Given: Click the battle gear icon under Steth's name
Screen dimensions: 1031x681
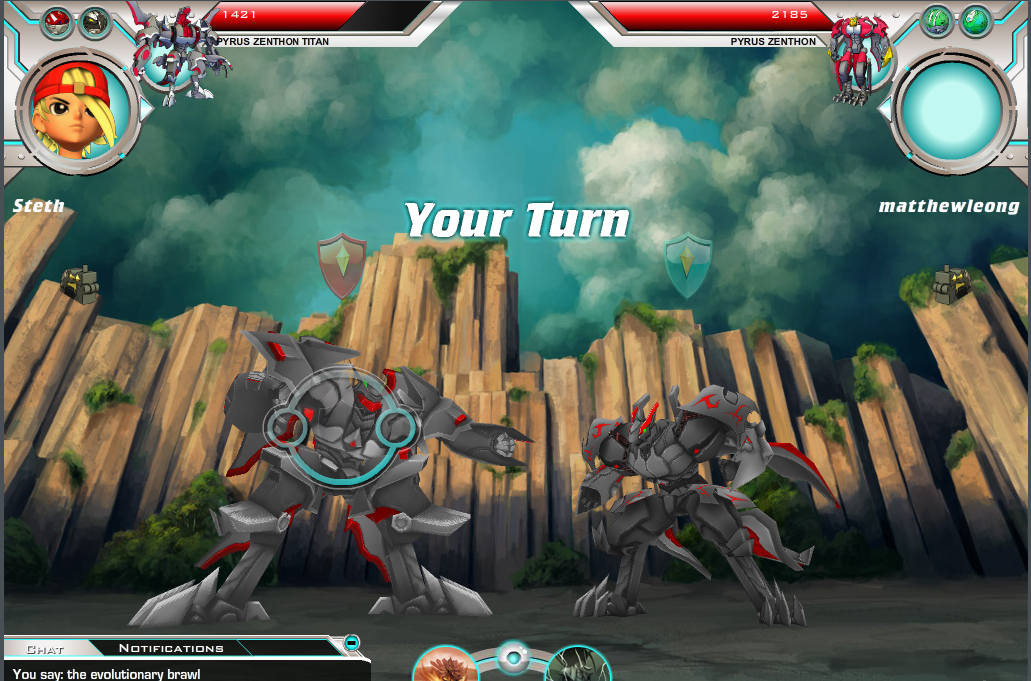Looking at the screenshot, I should pyautogui.click(x=80, y=284).
